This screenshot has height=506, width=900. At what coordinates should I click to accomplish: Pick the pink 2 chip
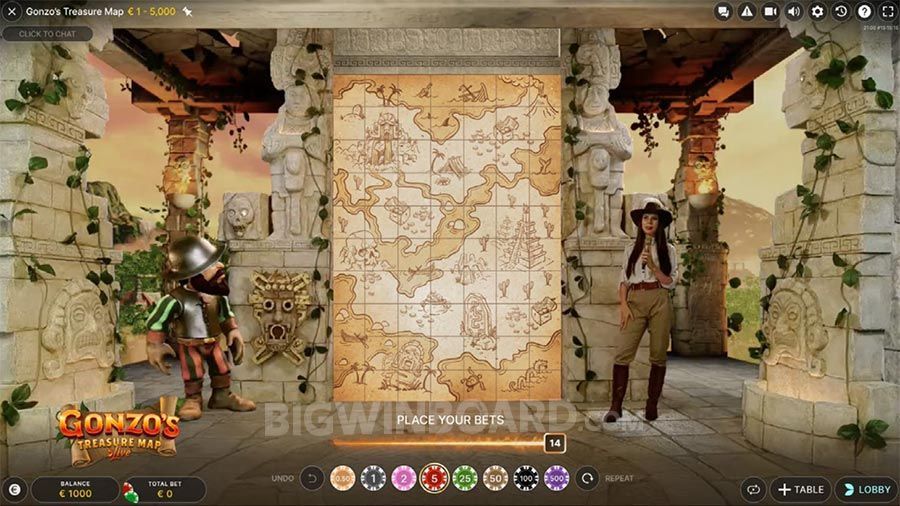[x=403, y=478]
